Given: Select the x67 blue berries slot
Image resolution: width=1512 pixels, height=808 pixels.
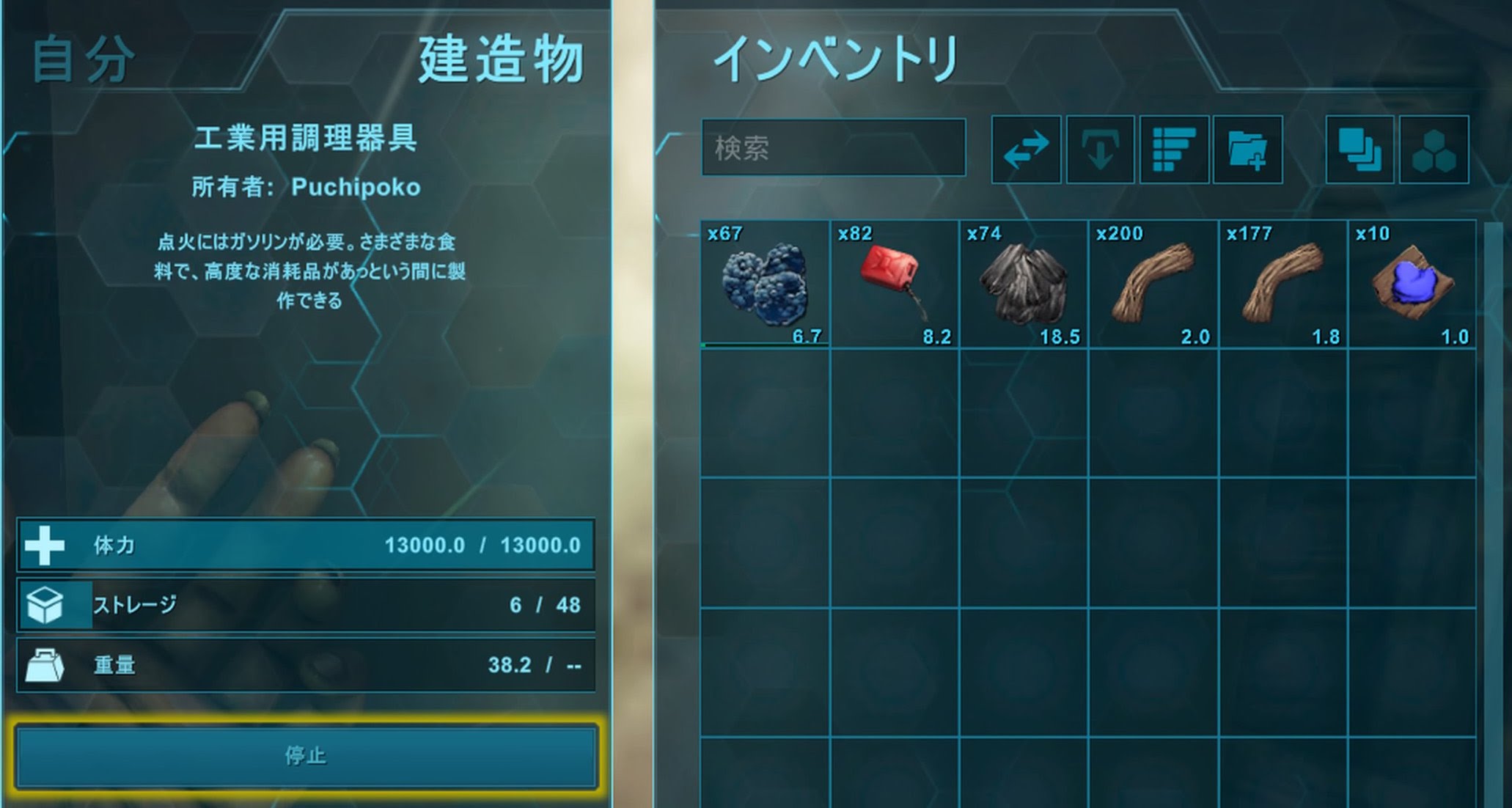Looking at the screenshot, I should point(765,284).
